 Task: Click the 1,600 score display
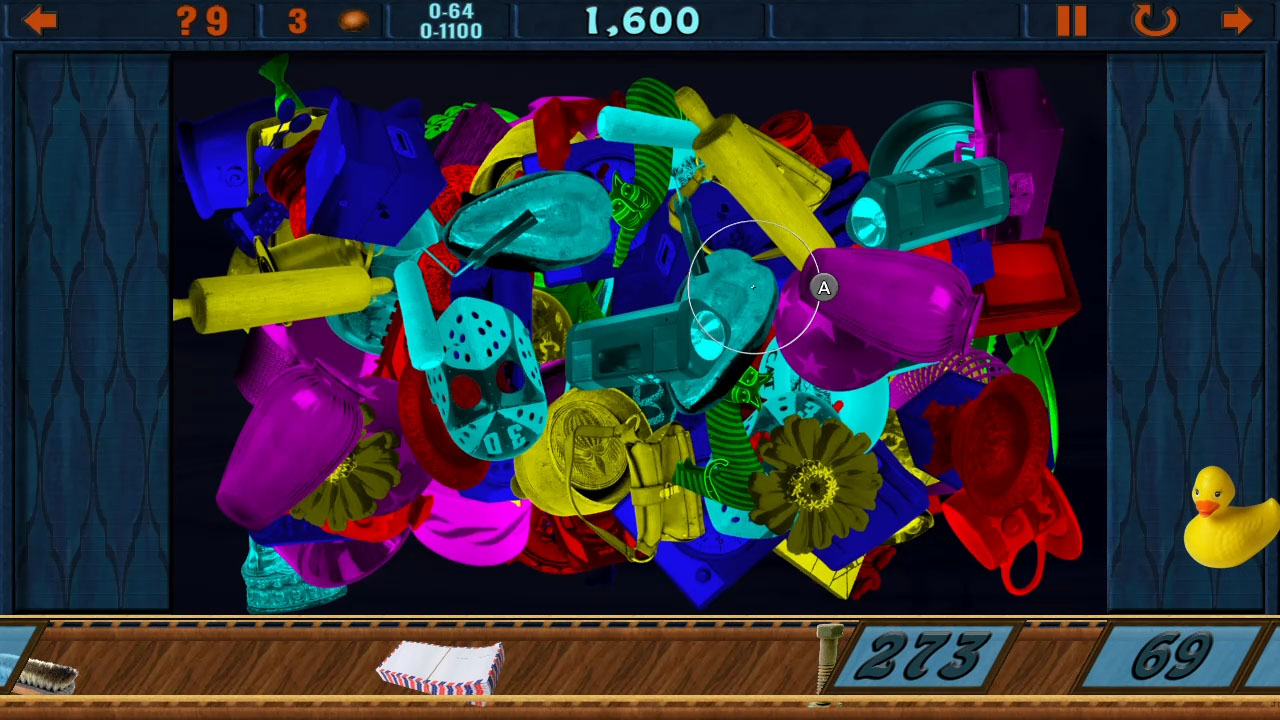(x=640, y=20)
